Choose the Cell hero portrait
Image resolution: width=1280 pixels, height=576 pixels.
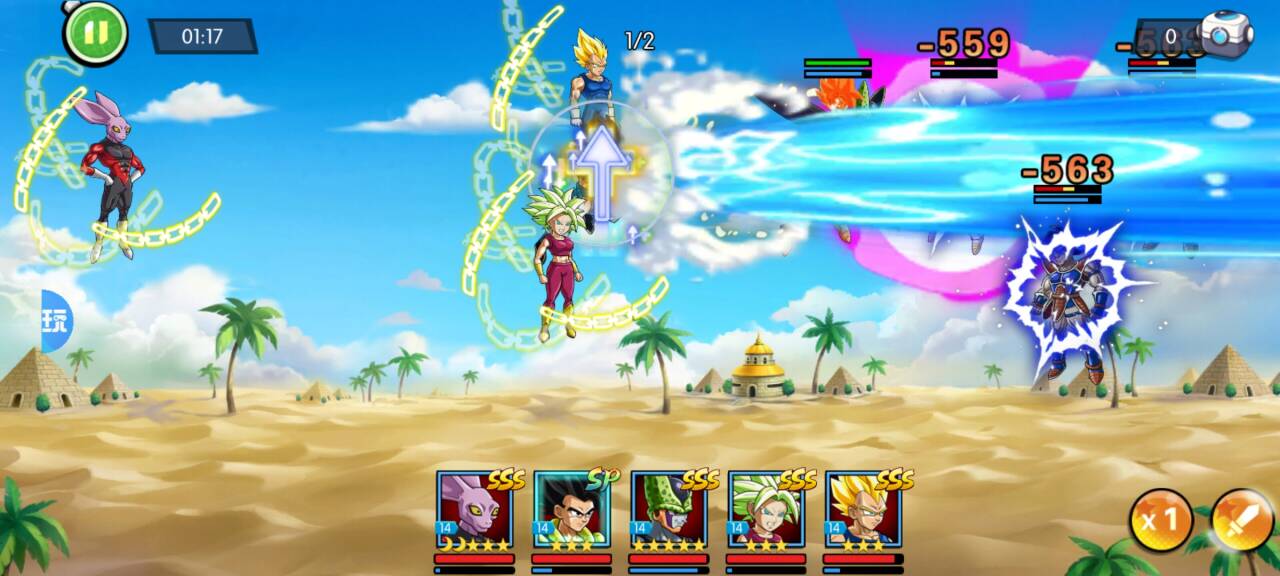[668, 510]
